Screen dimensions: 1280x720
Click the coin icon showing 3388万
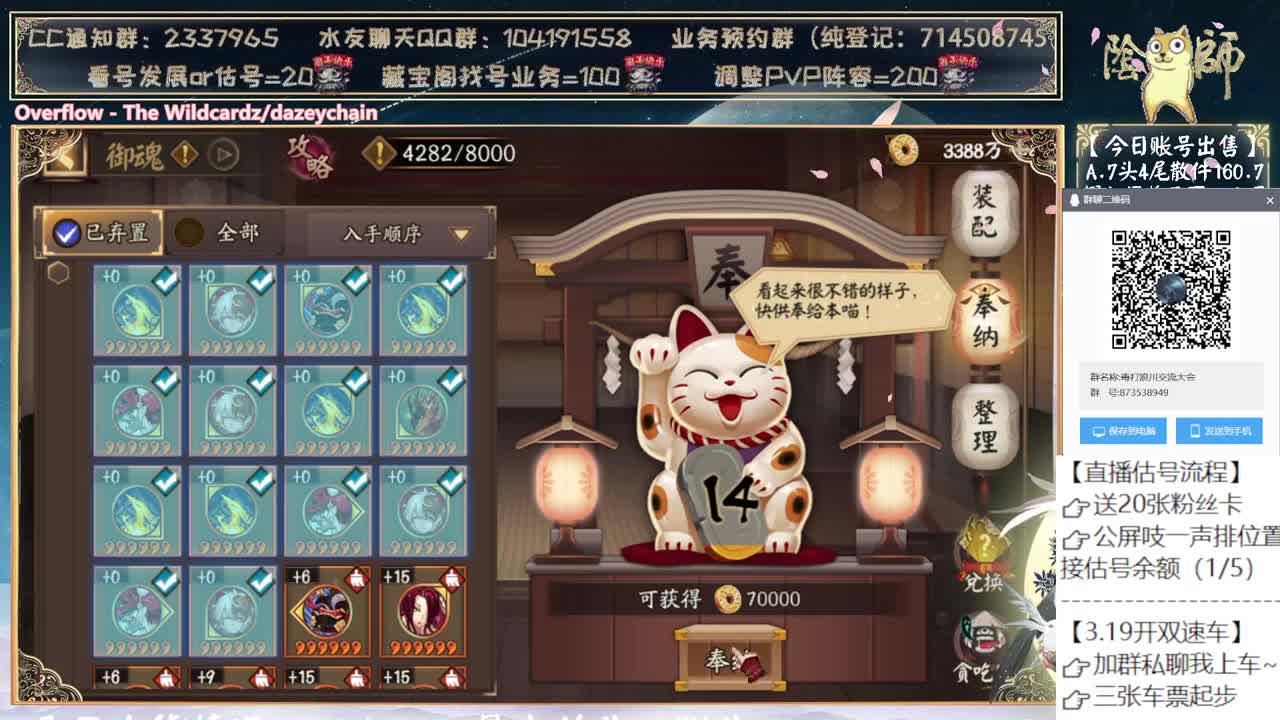[906, 150]
